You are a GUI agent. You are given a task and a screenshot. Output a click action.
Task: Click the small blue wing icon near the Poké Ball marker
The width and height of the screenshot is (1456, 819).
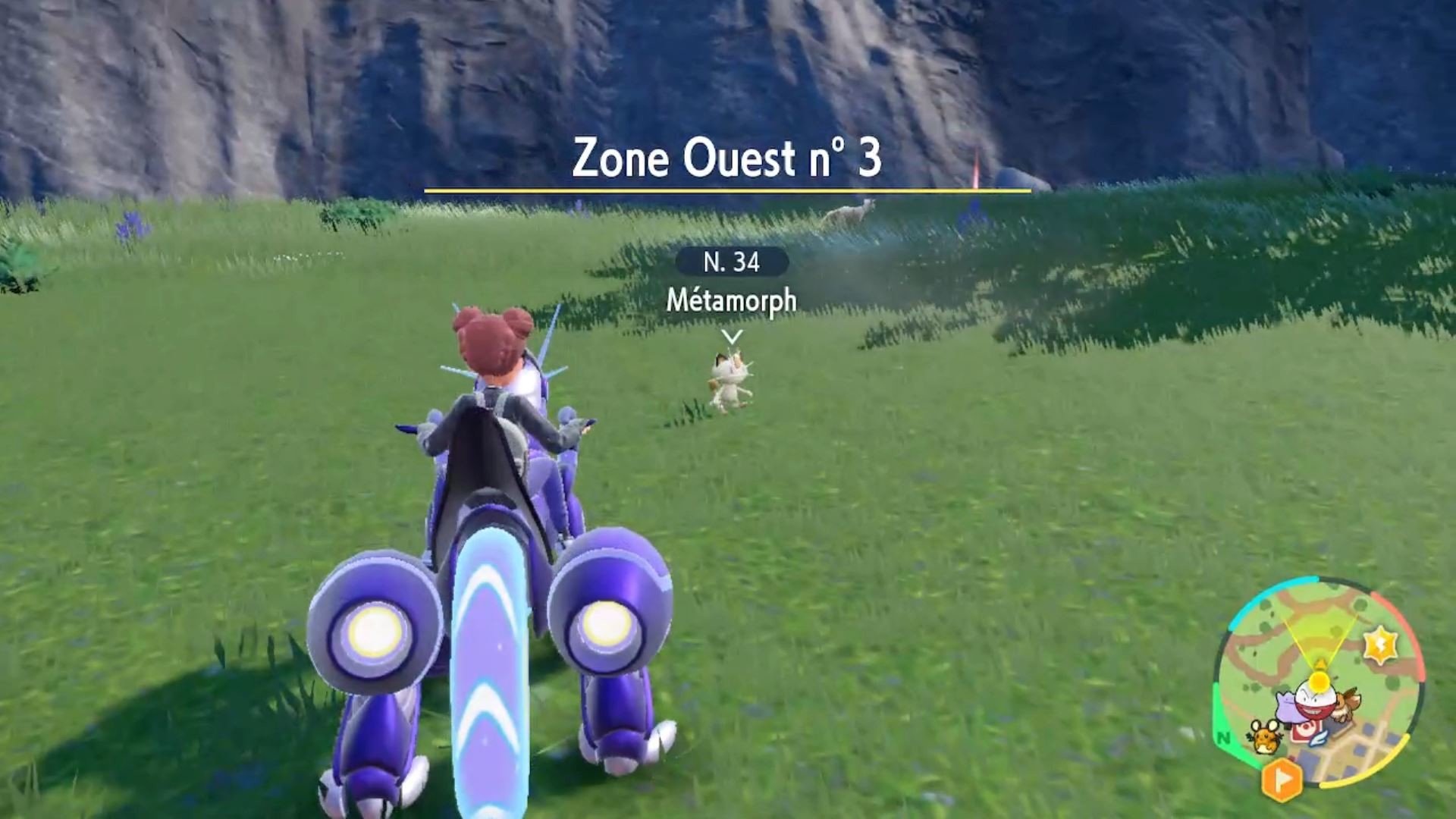coord(1317,739)
